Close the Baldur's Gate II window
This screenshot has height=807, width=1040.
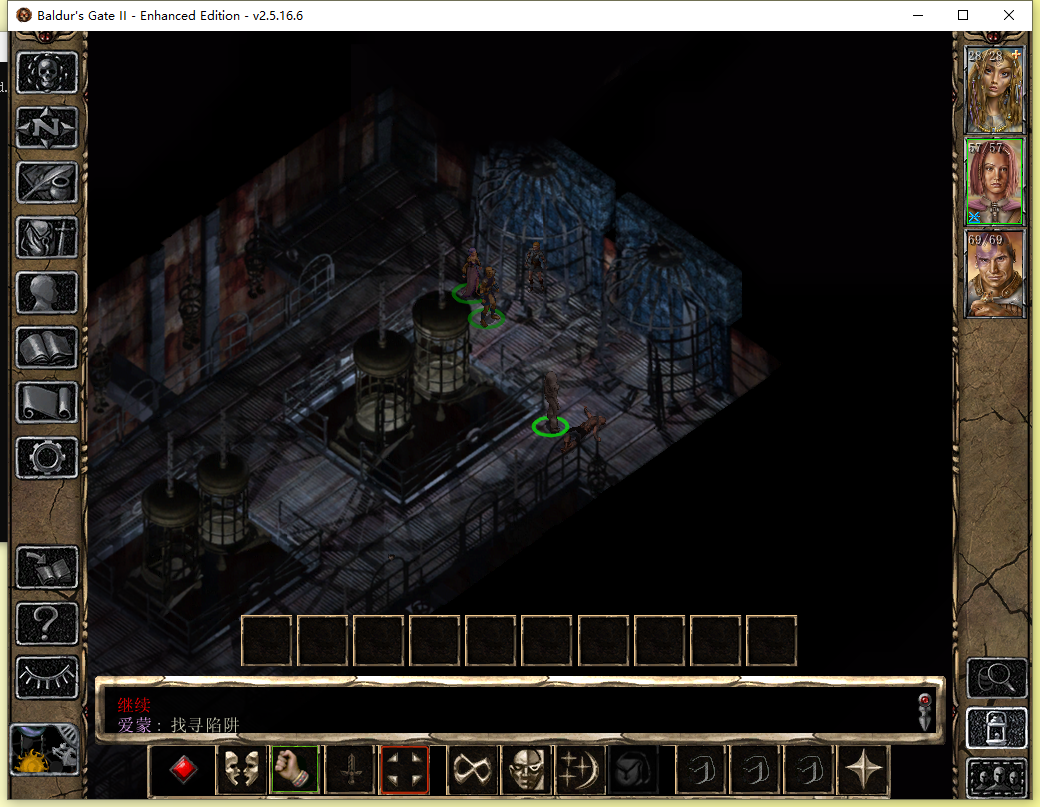pos(1009,15)
